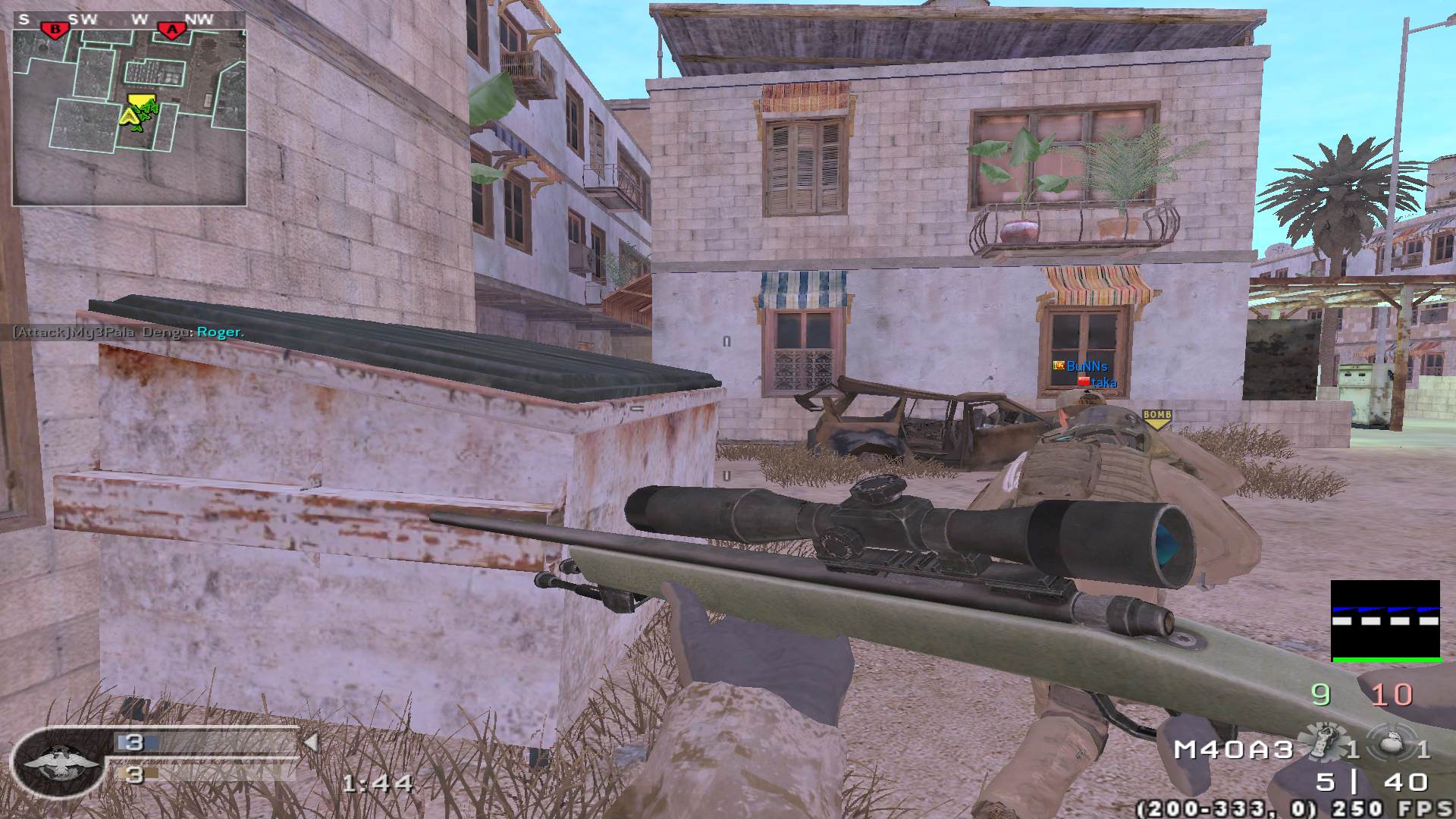
Task: Click the BOMB carrier marker
Action: (x=1156, y=418)
